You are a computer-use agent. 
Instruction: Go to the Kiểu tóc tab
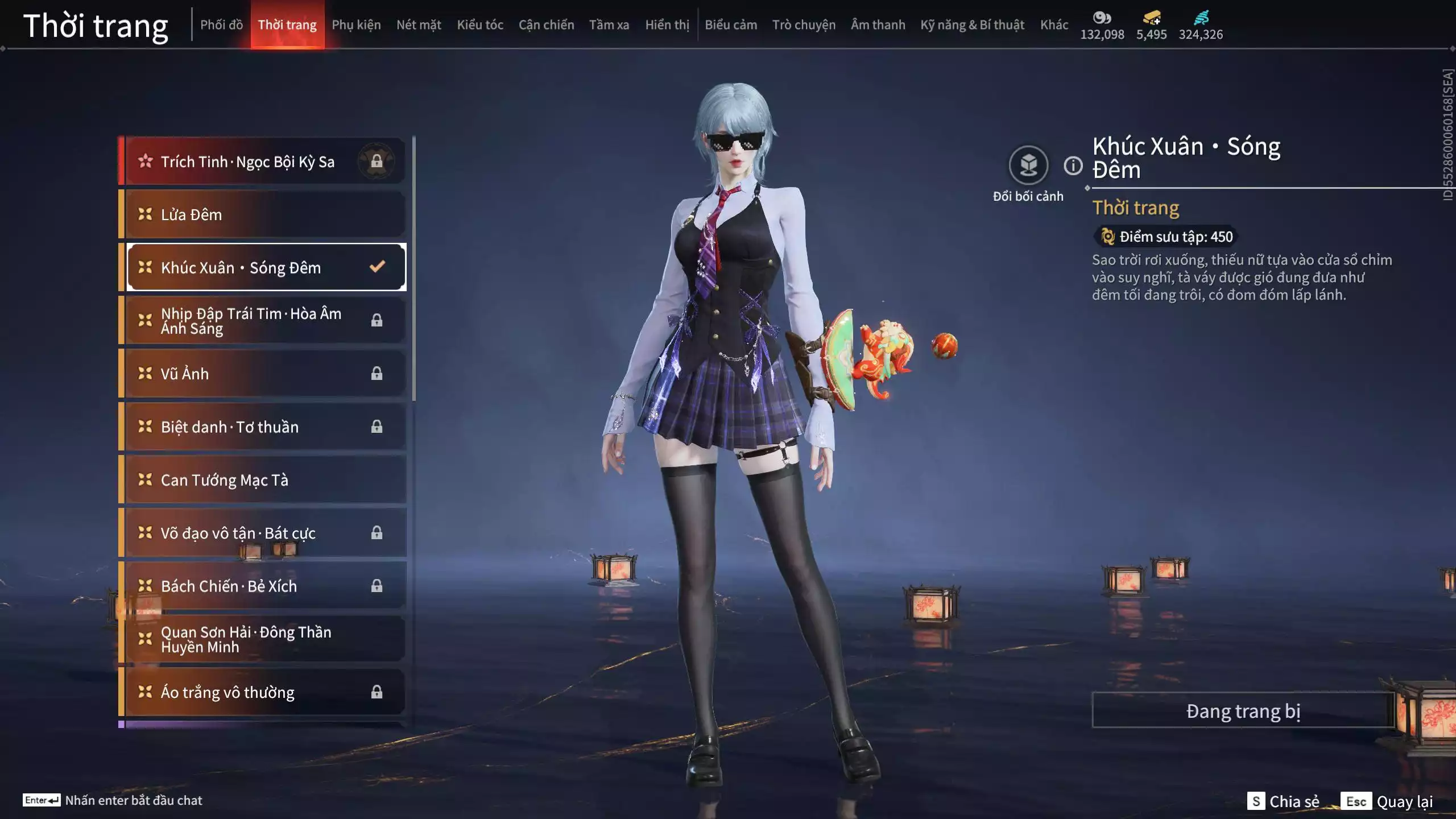click(480, 25)
